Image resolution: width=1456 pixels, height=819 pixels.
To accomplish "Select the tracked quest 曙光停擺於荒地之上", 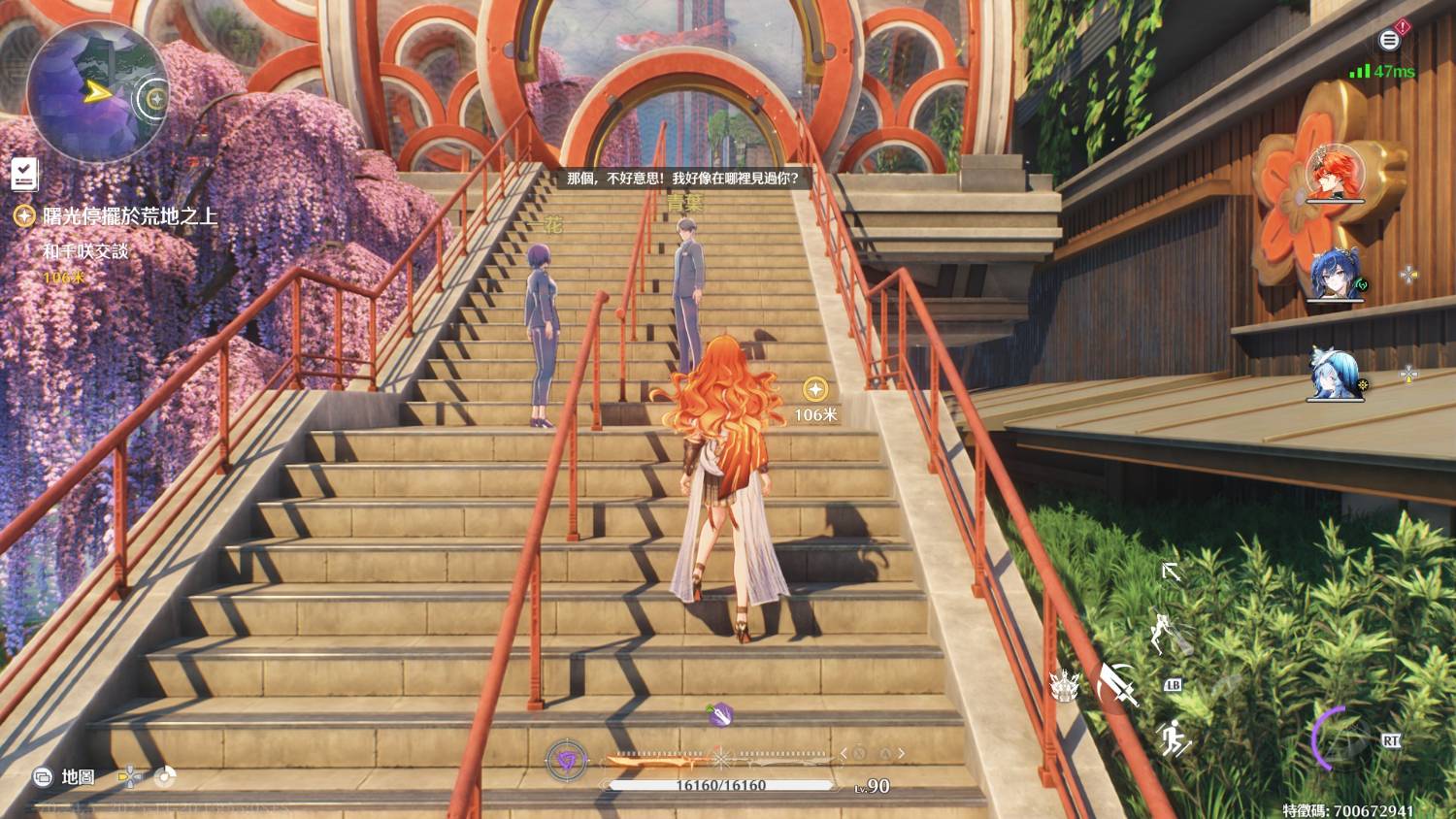I will (129, 216).
